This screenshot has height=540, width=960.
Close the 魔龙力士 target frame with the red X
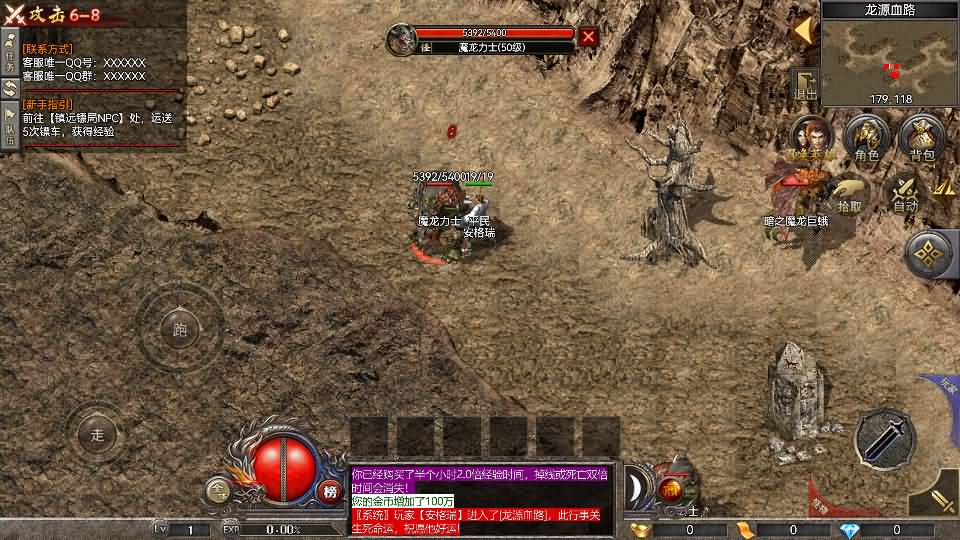[589, 37]
